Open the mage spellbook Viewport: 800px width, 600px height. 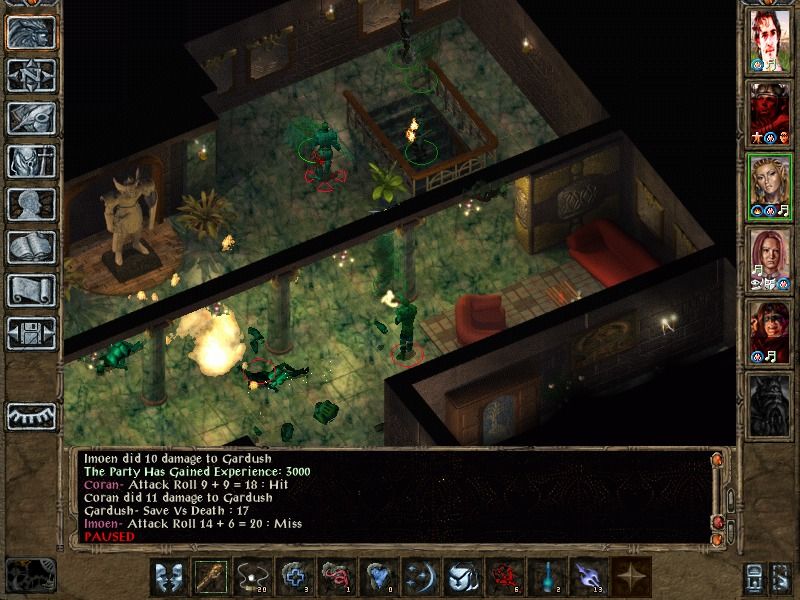click(31, 247)
